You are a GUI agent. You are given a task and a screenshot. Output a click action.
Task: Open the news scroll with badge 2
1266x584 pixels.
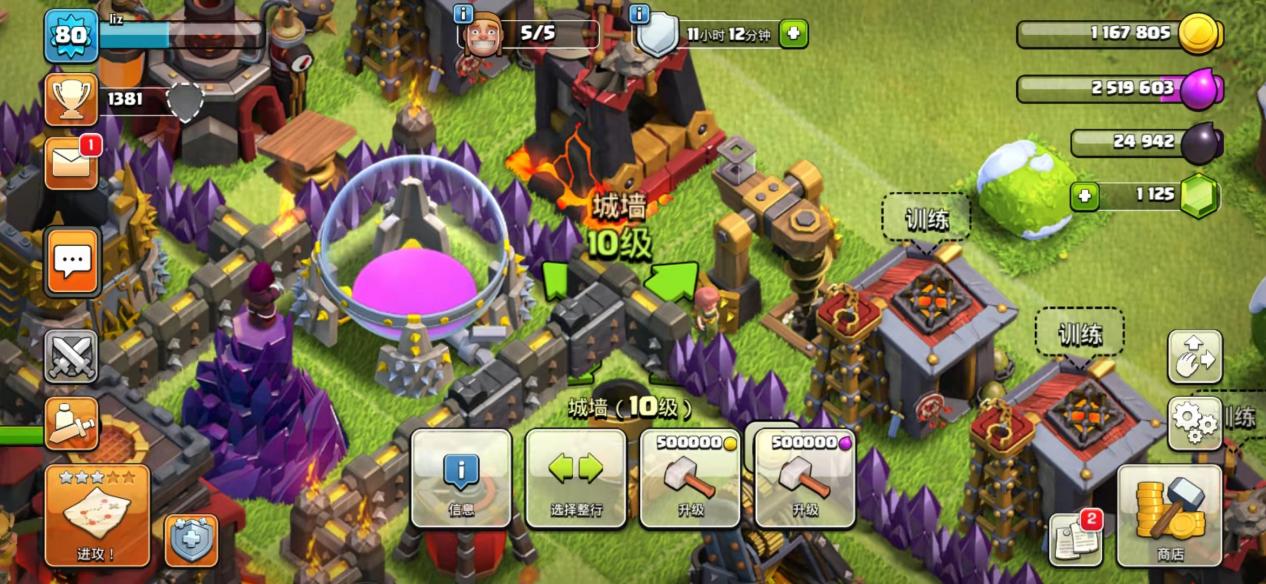coord(1075,539)
